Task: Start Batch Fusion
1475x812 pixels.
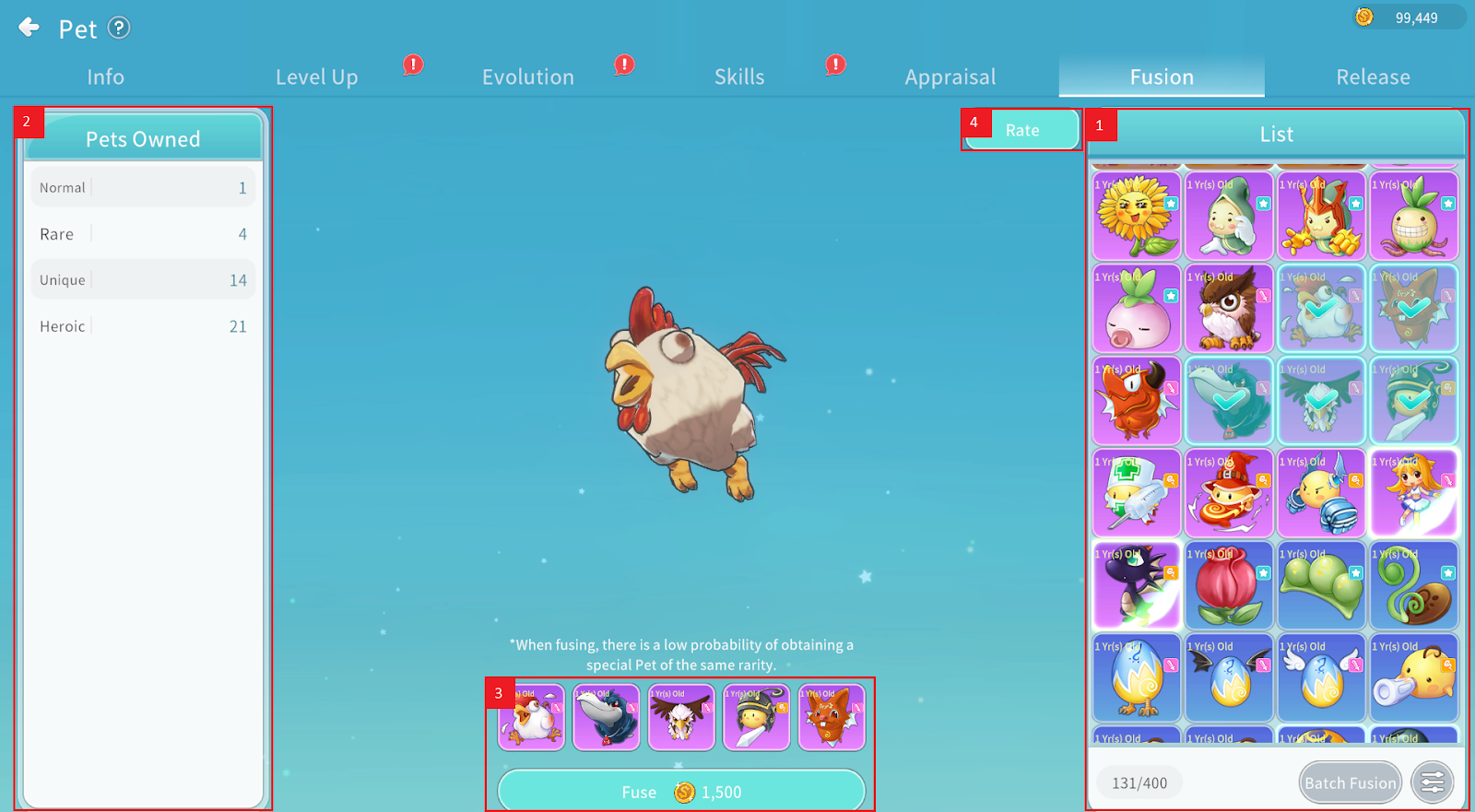Action: (x=1350, y=783)
